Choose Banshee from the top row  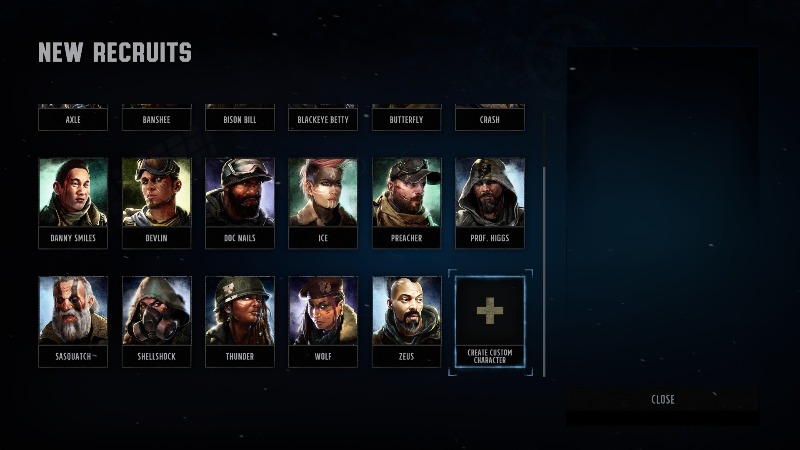click(156, 119)
